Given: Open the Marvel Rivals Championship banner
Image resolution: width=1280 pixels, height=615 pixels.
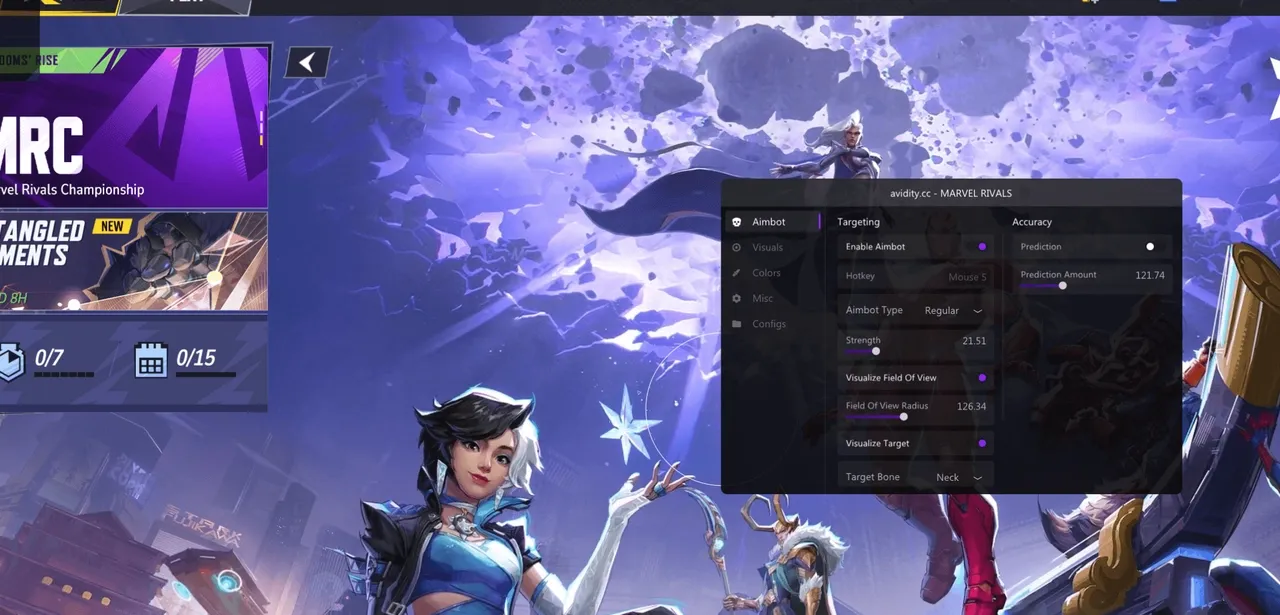Looking at the screenshot, I should [x=133, y=128].
